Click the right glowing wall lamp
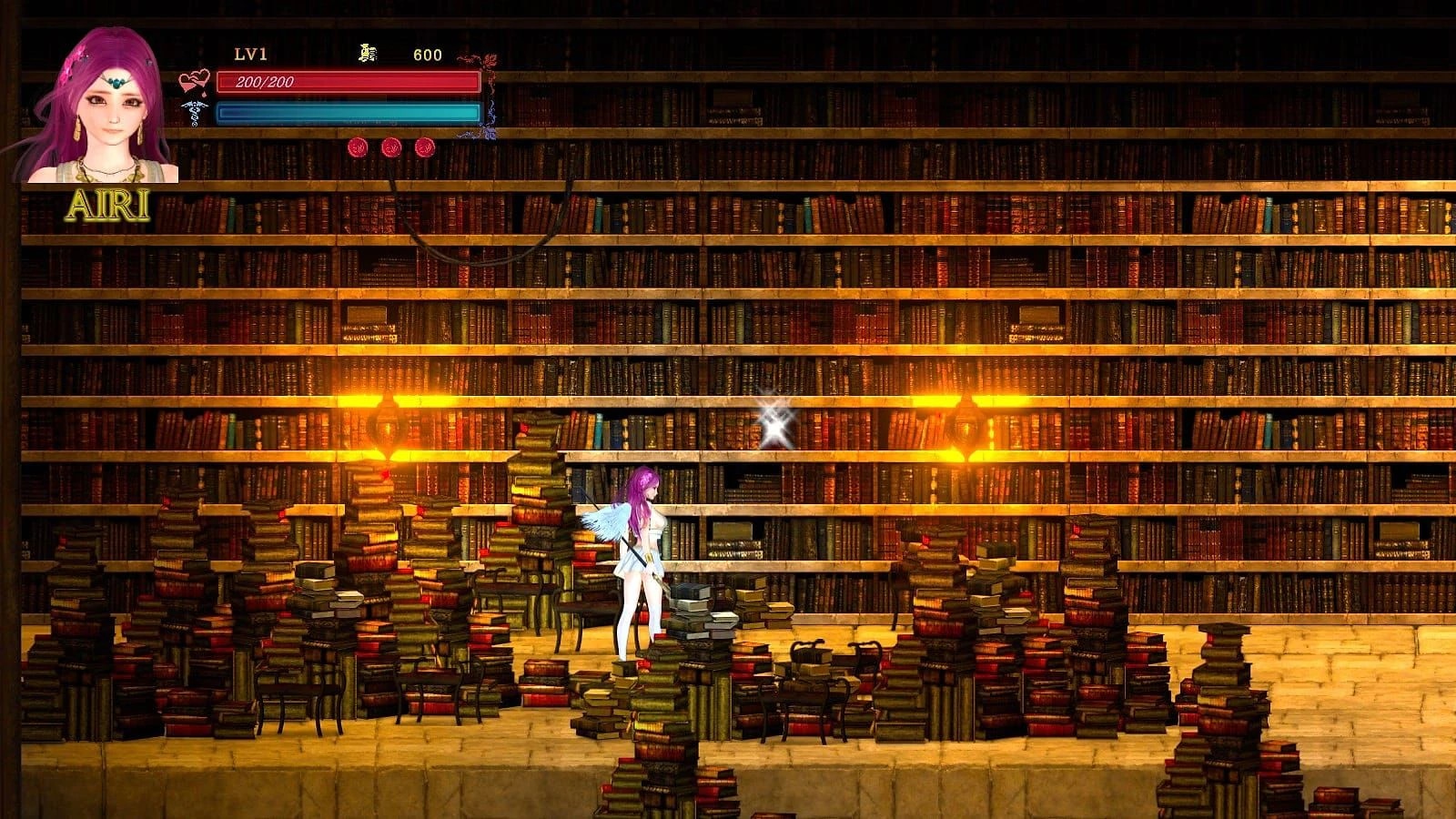 pyautogui.click(x=966, y=423)
